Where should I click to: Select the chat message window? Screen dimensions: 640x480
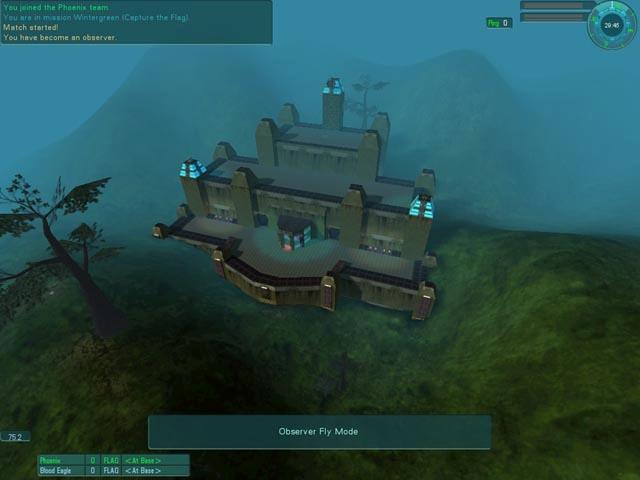136,22
